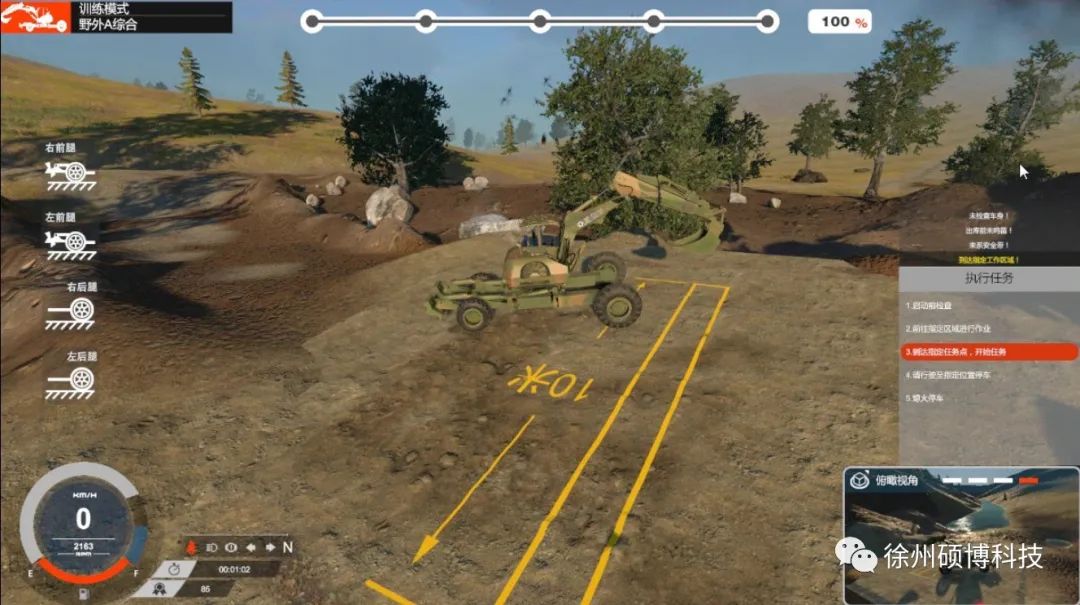Select the 左前腿 outrigger icon

(x=70, y=241)
